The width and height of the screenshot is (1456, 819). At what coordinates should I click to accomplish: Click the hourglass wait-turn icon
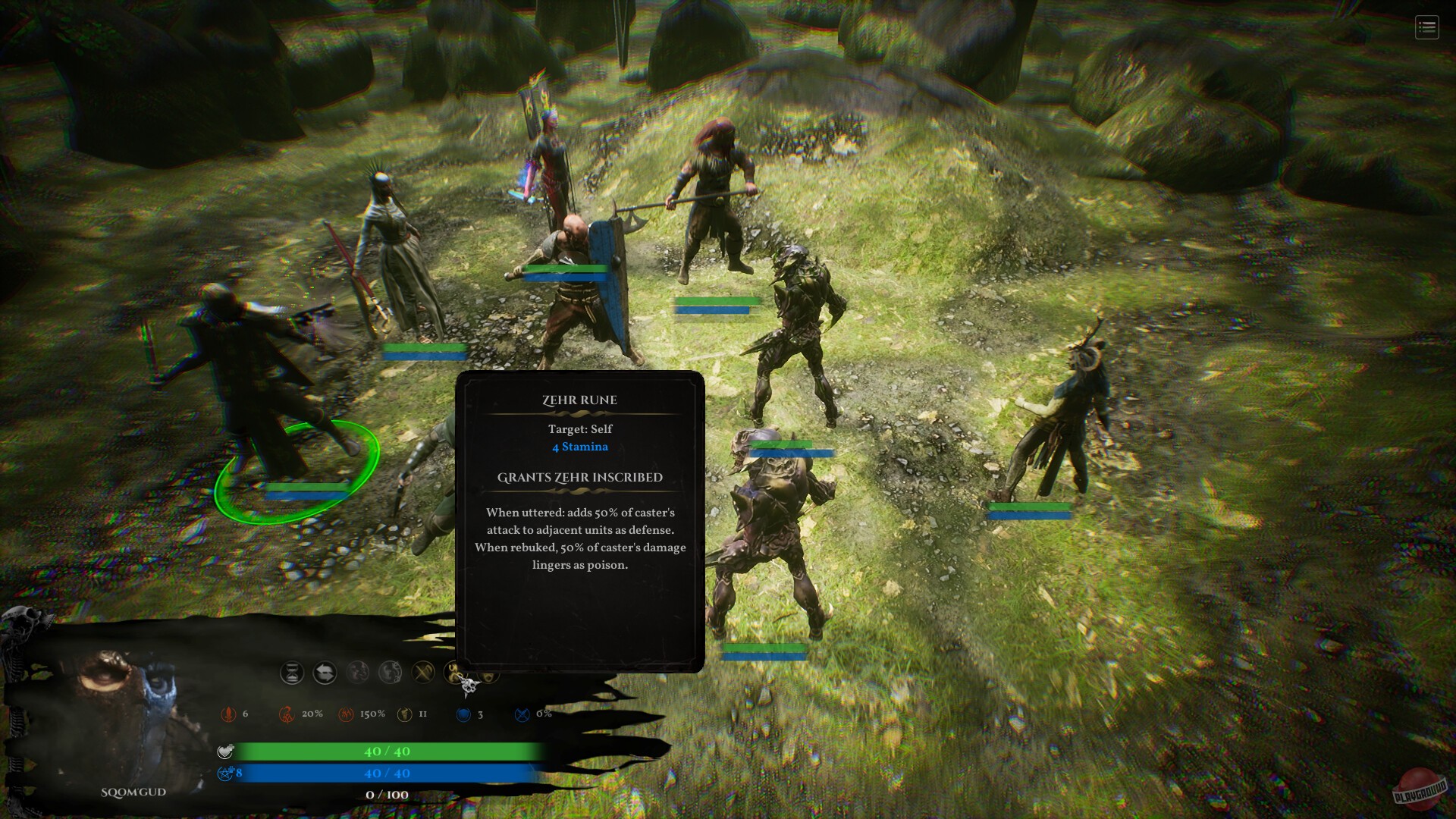[292, 673]
